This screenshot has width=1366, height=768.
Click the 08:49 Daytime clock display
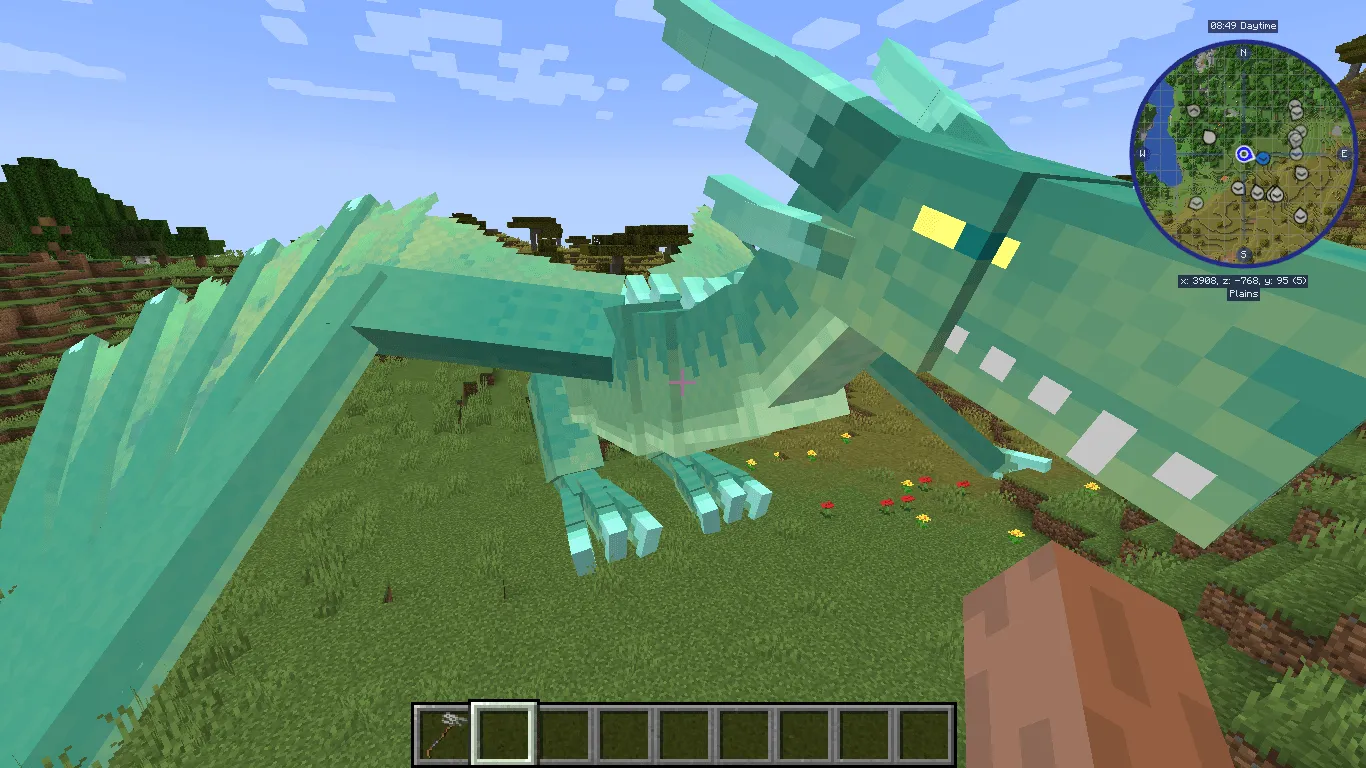[1243, 26]
